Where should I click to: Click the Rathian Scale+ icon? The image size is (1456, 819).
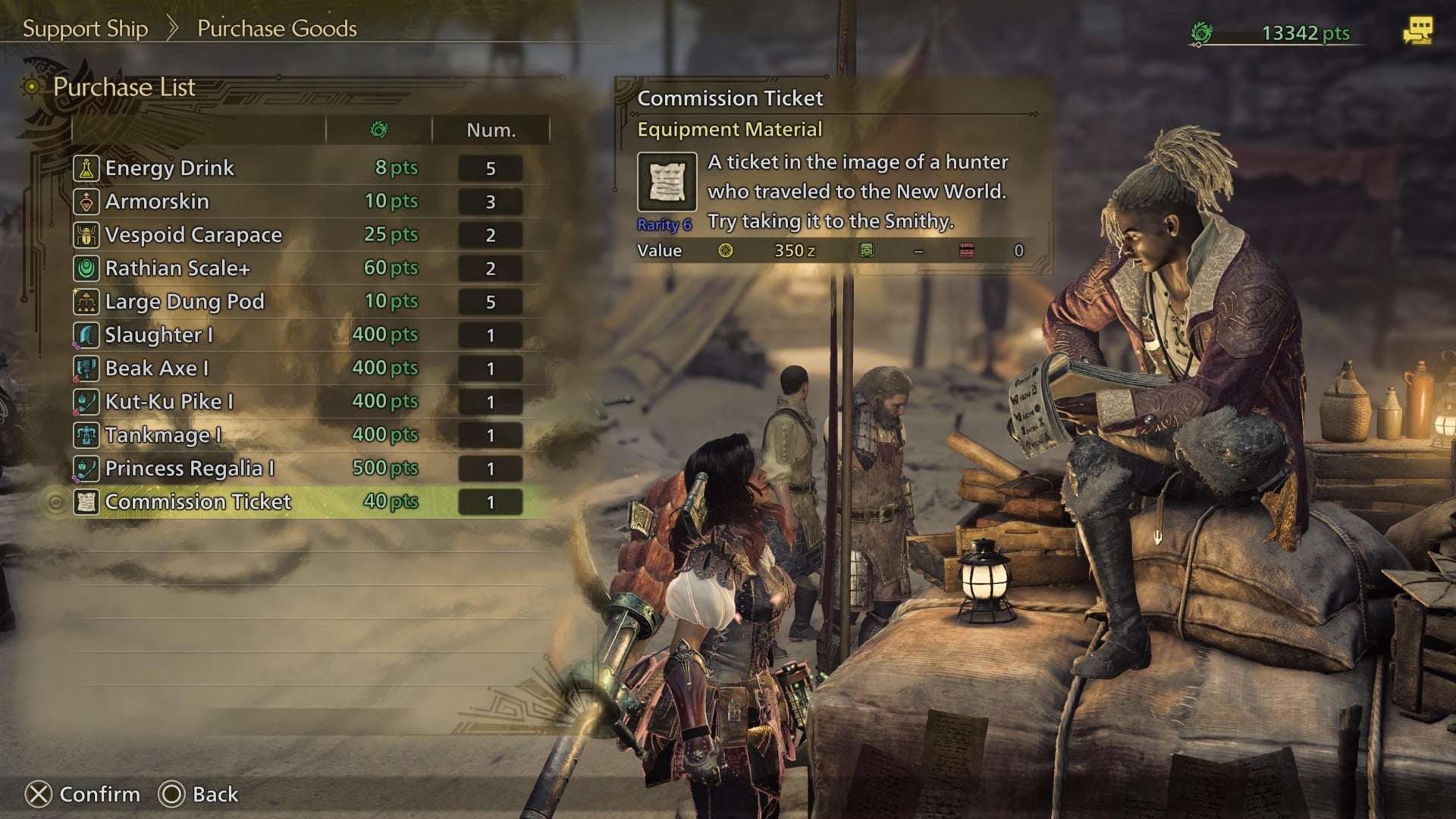coord(86,268)
